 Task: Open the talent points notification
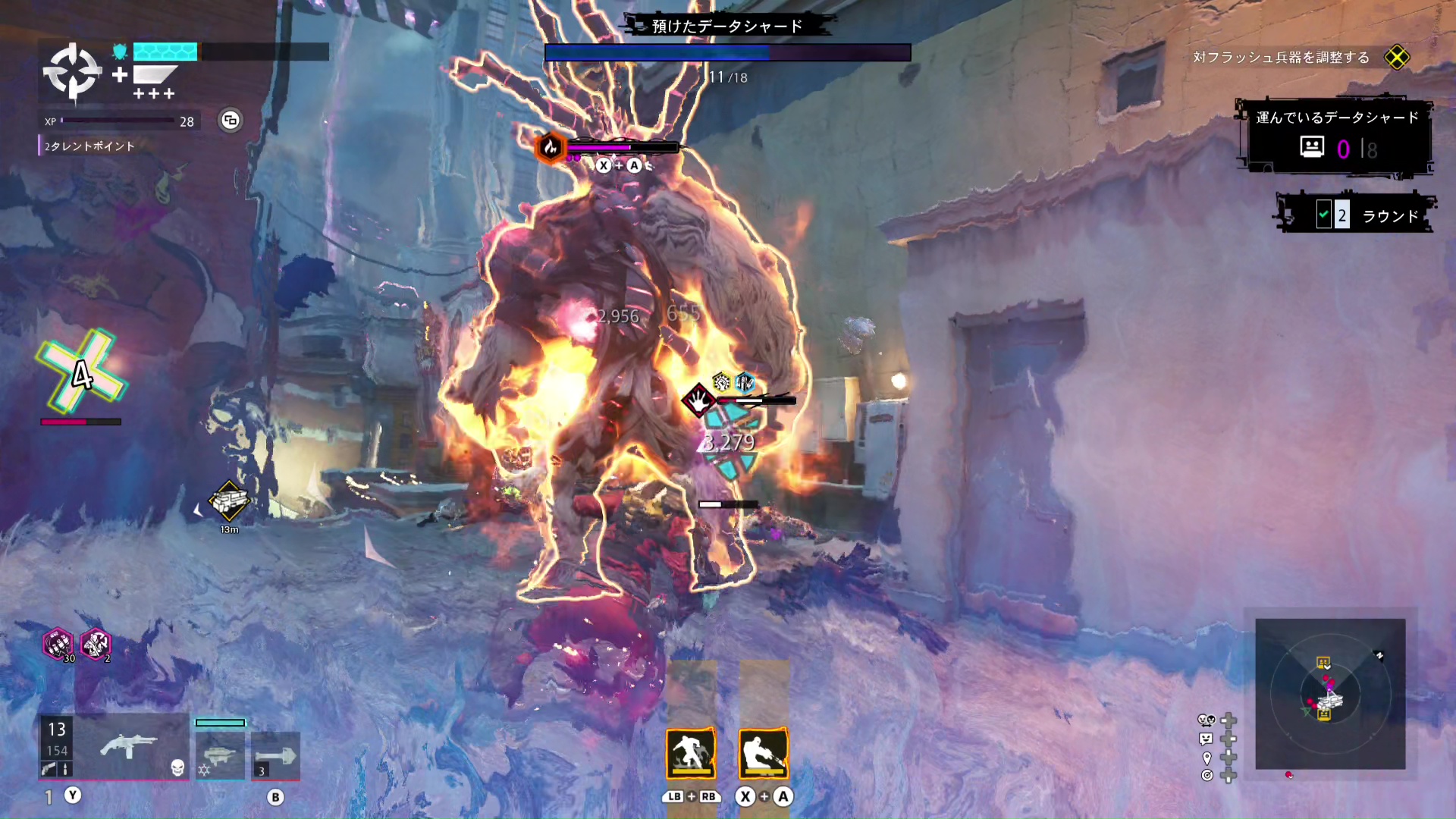tap(89, 146)
